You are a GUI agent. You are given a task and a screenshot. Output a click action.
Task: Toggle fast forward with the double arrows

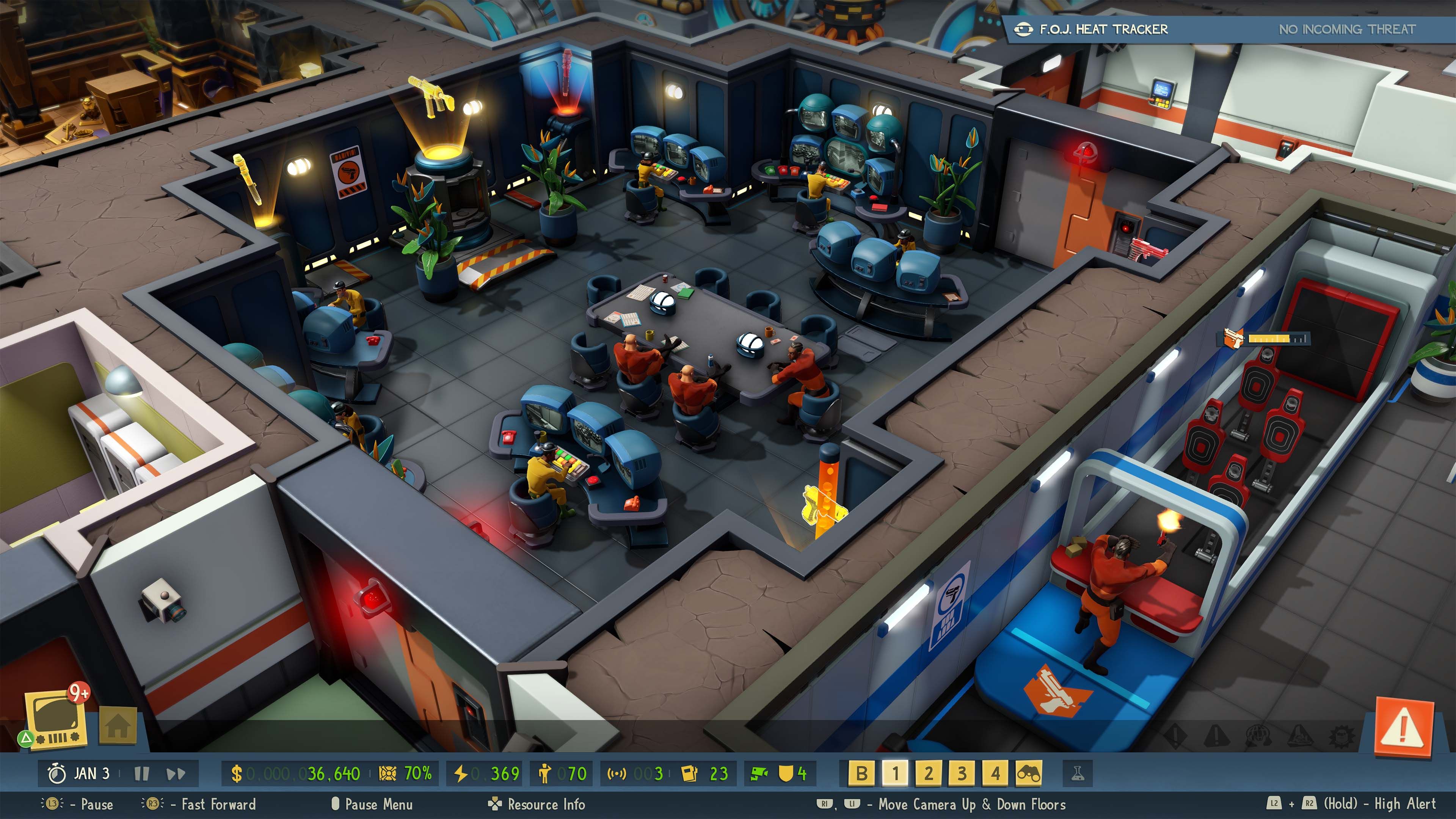(176, 773)
